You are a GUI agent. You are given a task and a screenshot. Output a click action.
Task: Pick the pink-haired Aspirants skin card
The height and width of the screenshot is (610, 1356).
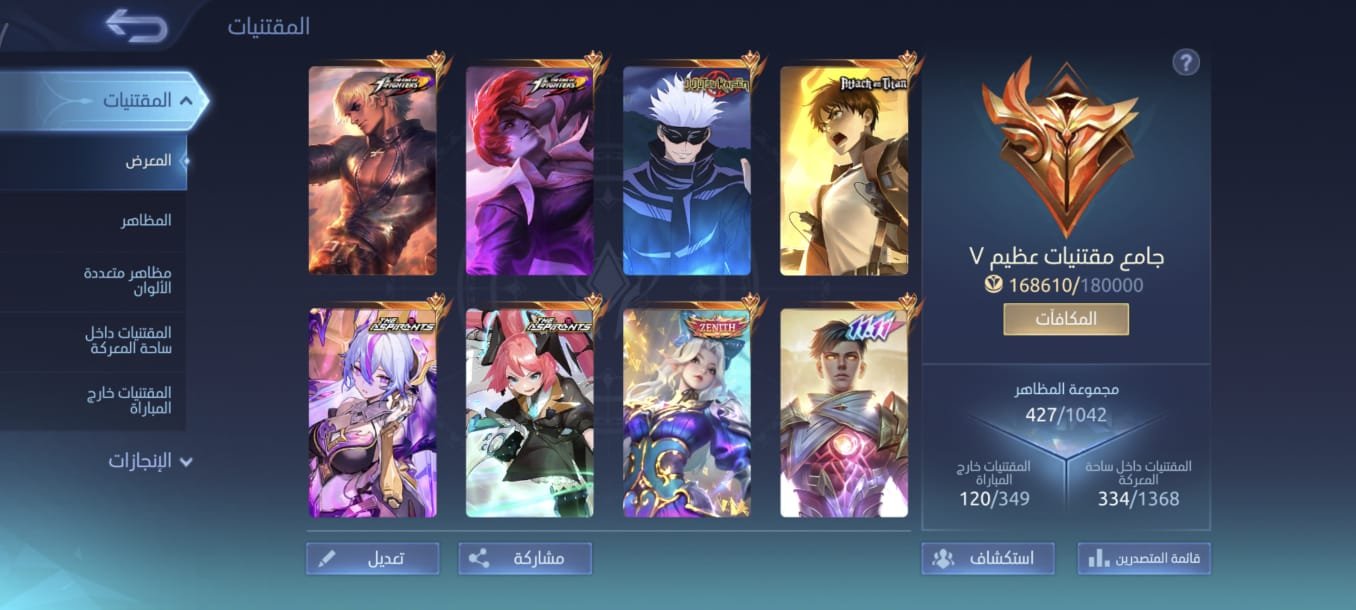[x=530, y=413]
